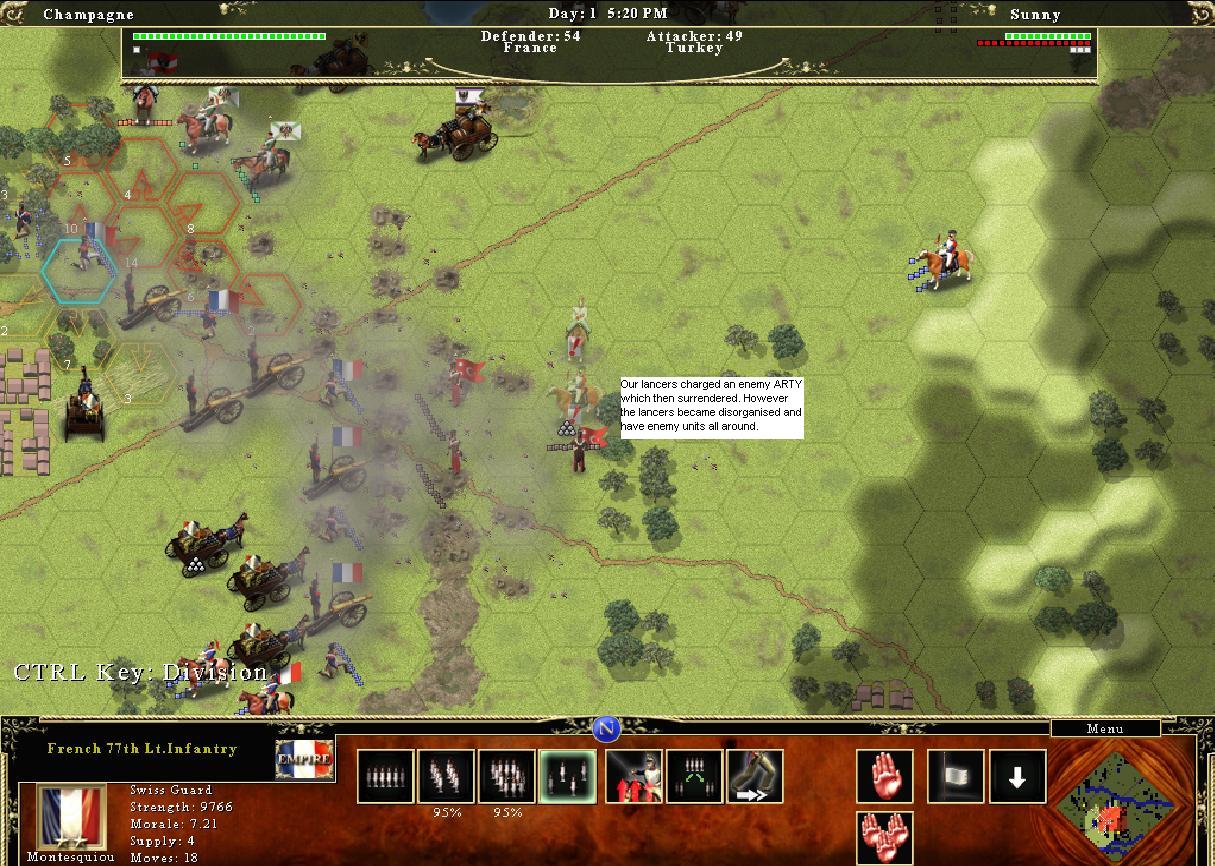Screen dimensions: 1215x866
Task: Click the Empire flag badge
Action: pos(304,760)
